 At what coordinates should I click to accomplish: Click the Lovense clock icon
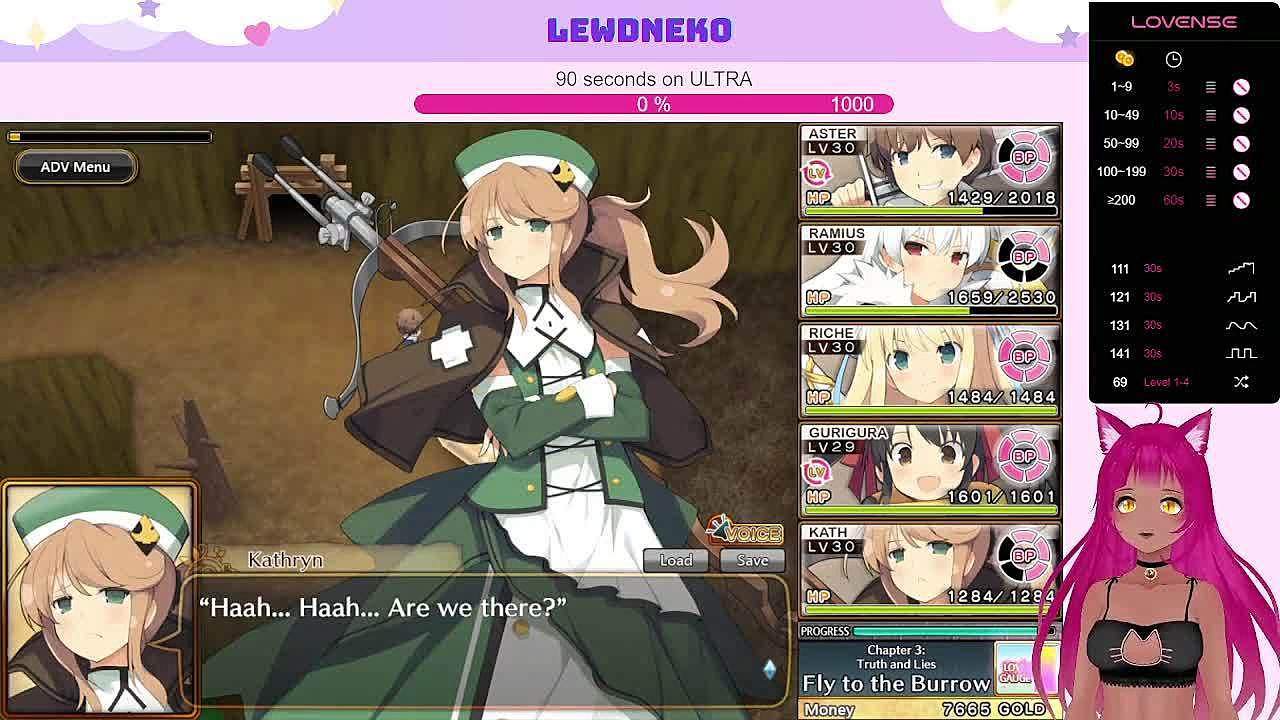(x=1173, y=59)
